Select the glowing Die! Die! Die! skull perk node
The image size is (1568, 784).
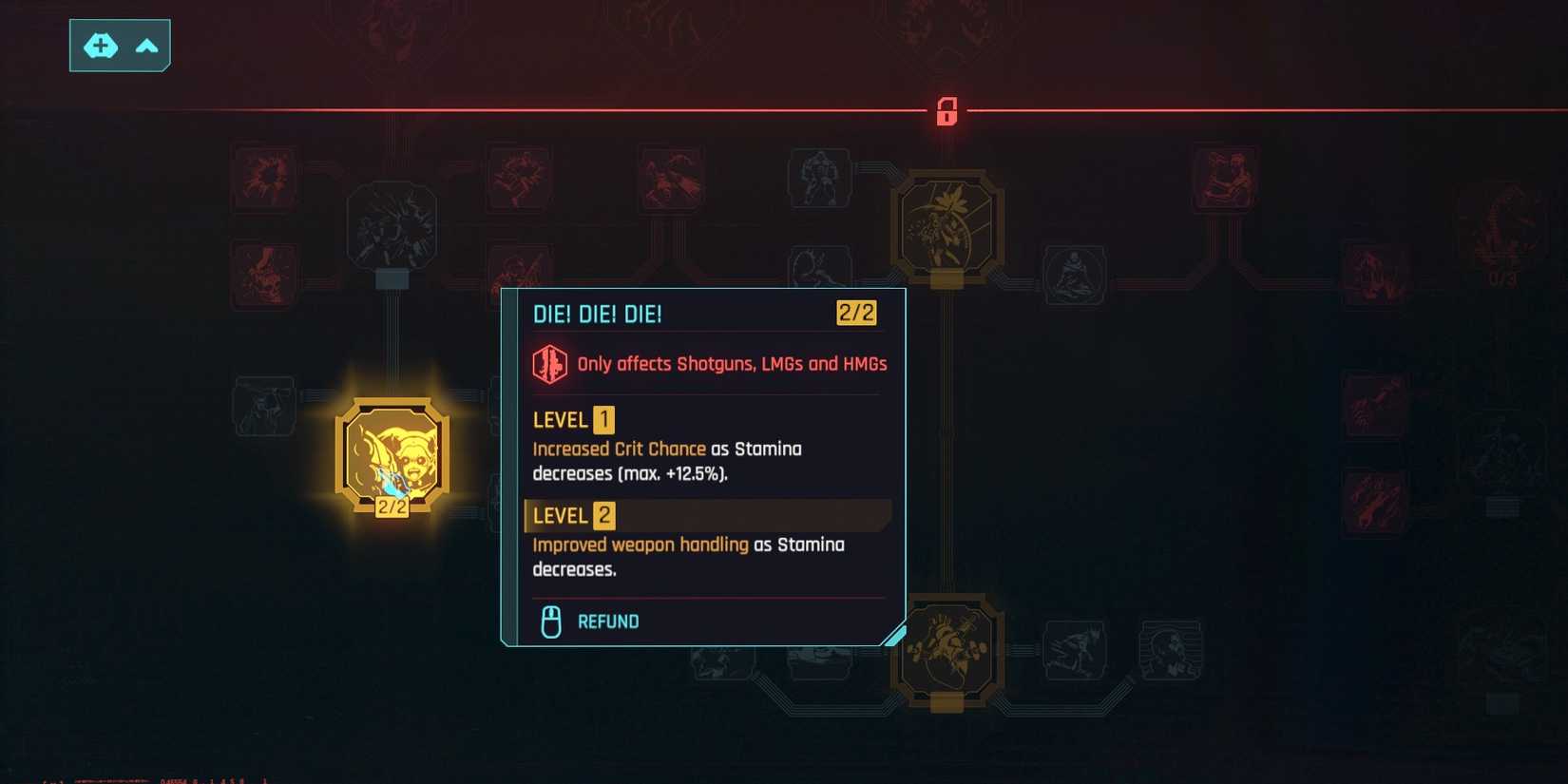click(392, 453)
